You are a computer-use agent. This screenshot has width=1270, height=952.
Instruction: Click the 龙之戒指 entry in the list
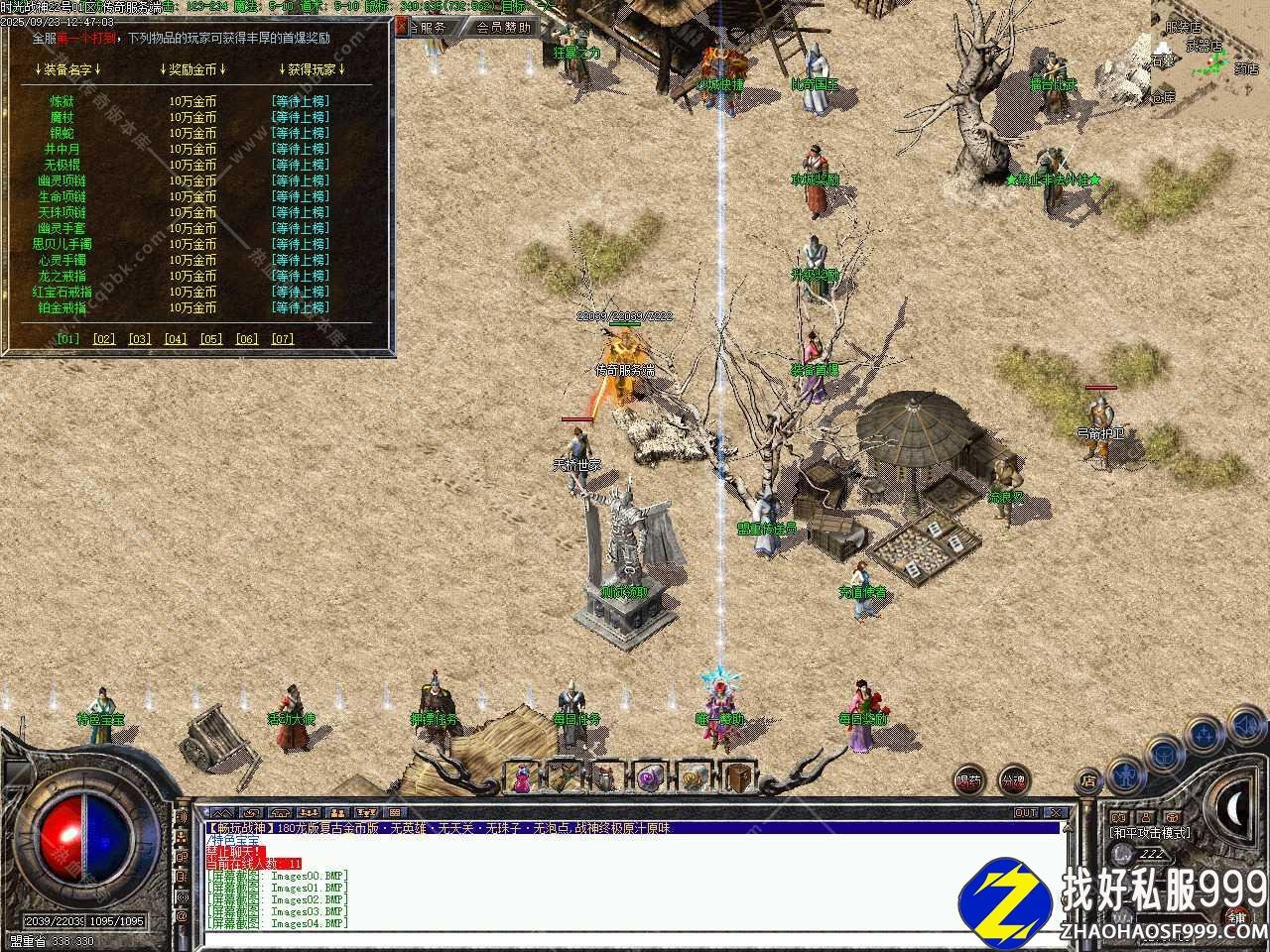[62, 276]
